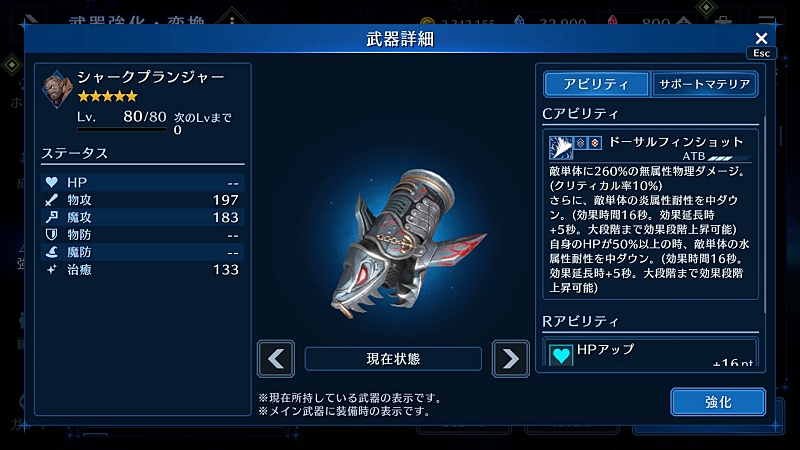Image resolution: width=800 pixels, height=450 pixels.
Task: Open the サポートマテリア tab
Action: tap(704, 84)
